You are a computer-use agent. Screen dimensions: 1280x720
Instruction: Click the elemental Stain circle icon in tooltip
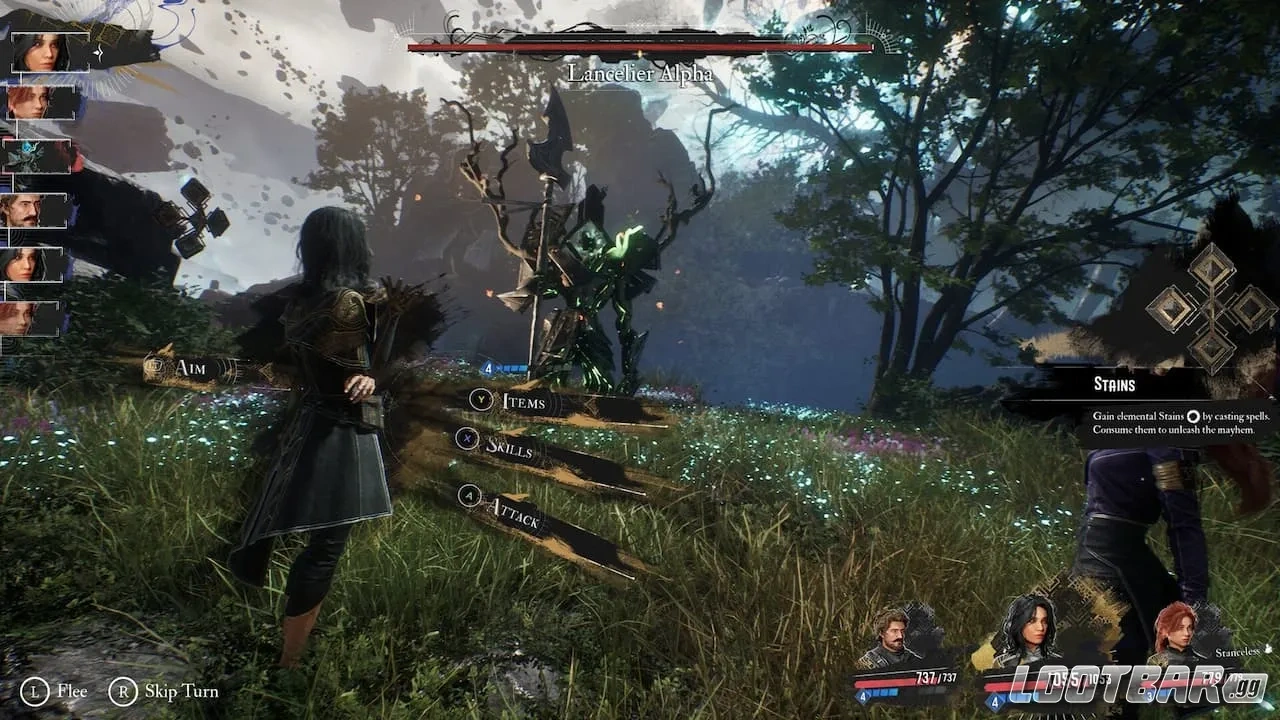1192,417
